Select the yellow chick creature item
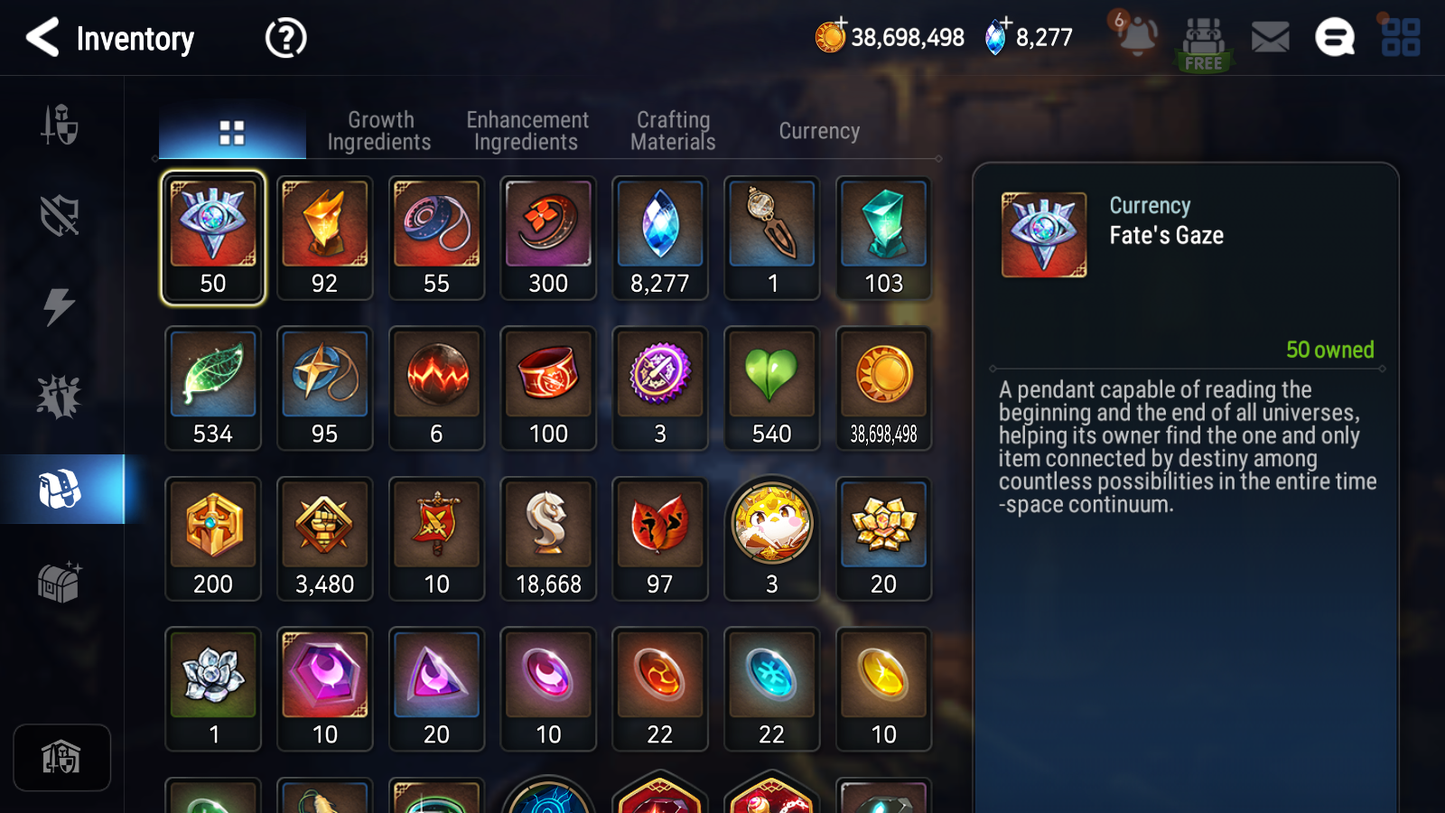The height and width of the screenshot is (813, 1445). click(x=771, y=537)
